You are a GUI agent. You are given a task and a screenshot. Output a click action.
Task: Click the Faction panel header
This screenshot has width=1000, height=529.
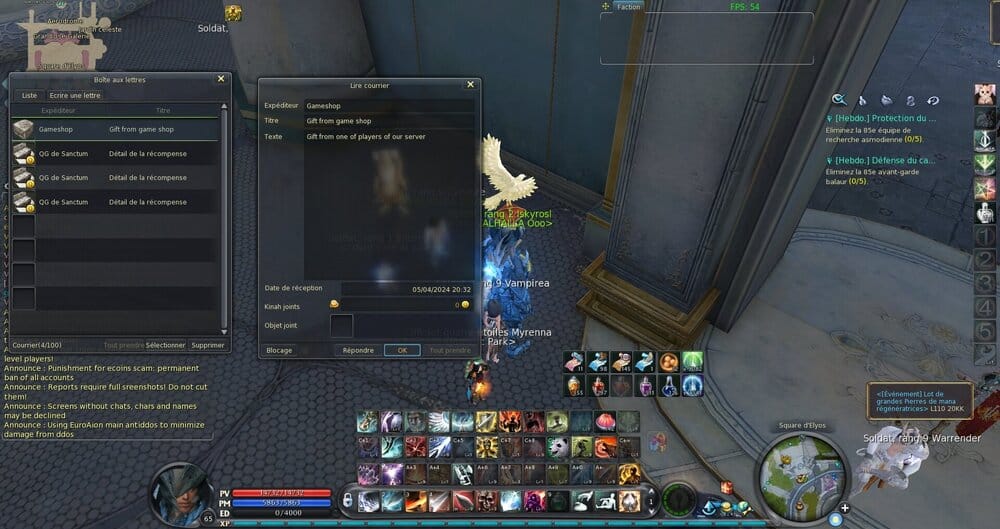click(629, 7)
